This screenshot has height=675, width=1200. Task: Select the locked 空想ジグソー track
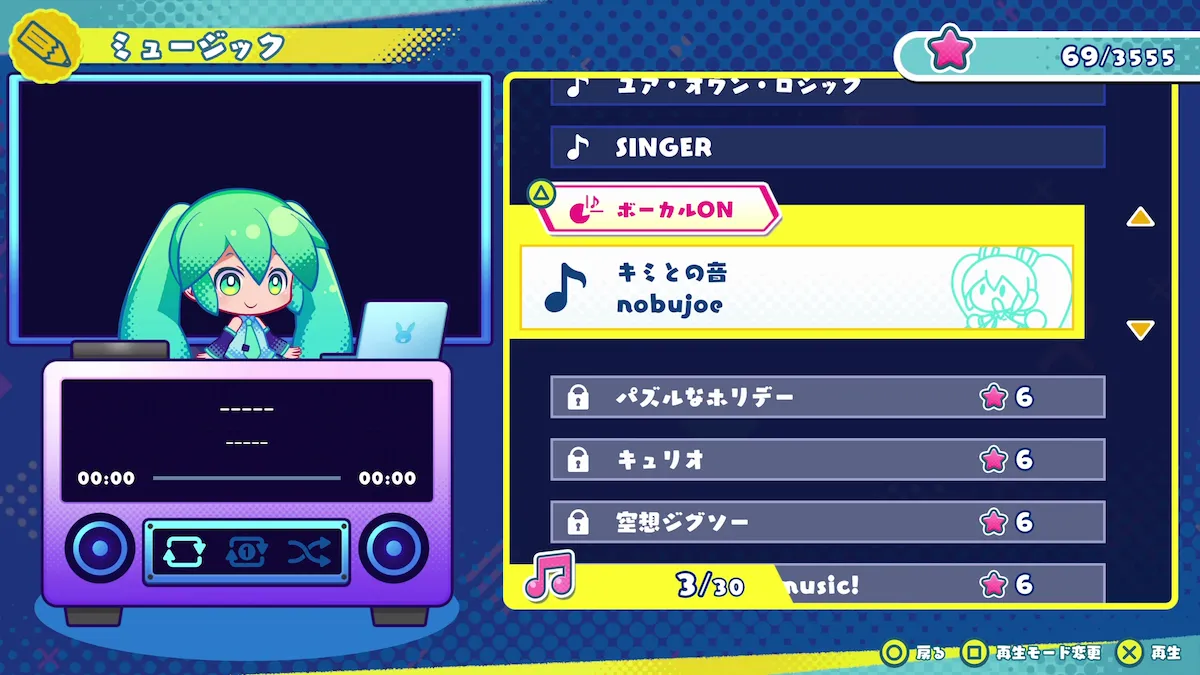[827, 521]
